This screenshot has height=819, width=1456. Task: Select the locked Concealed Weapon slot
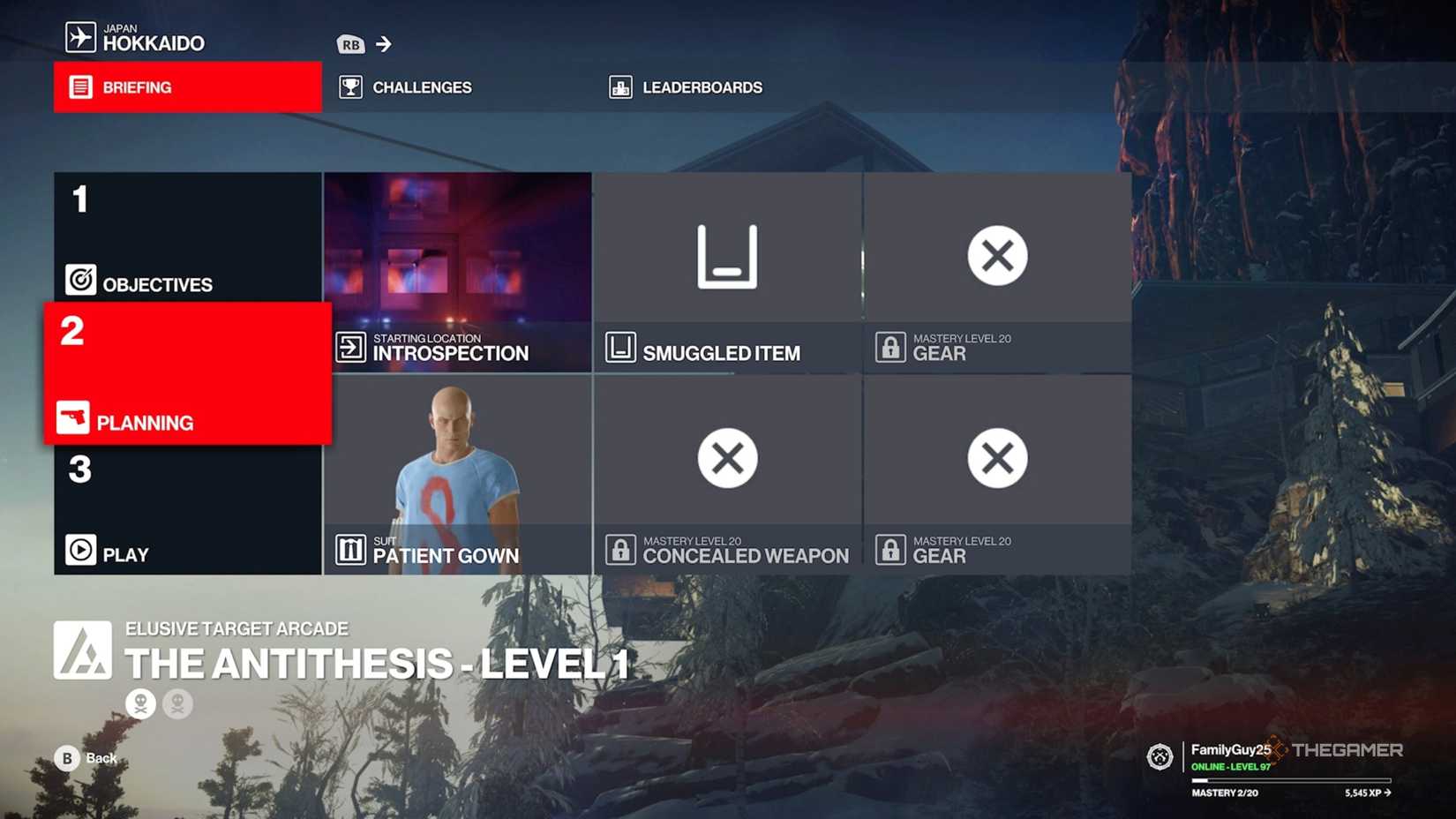click(x=726, y=459)
